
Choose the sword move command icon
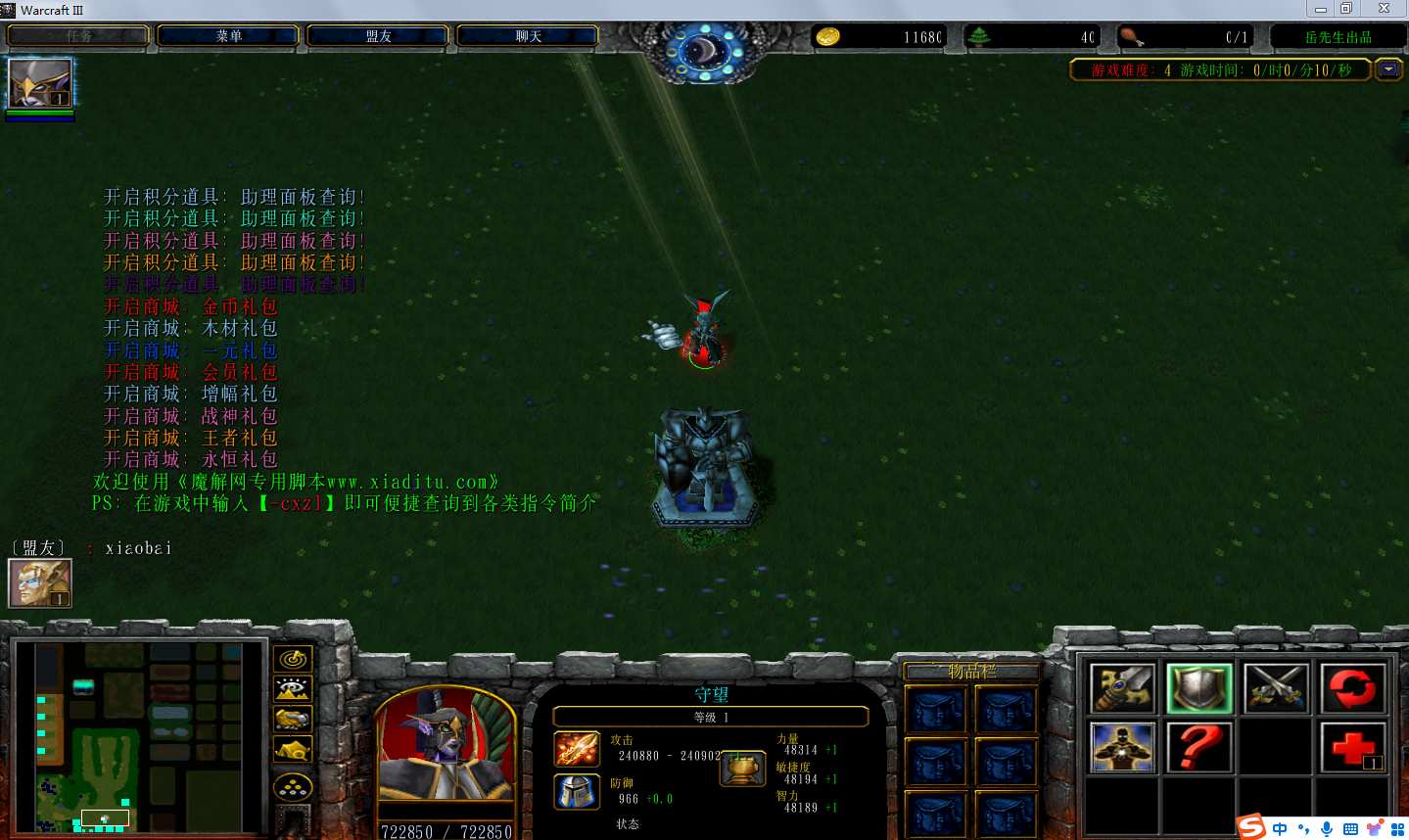pos(1123,688)
